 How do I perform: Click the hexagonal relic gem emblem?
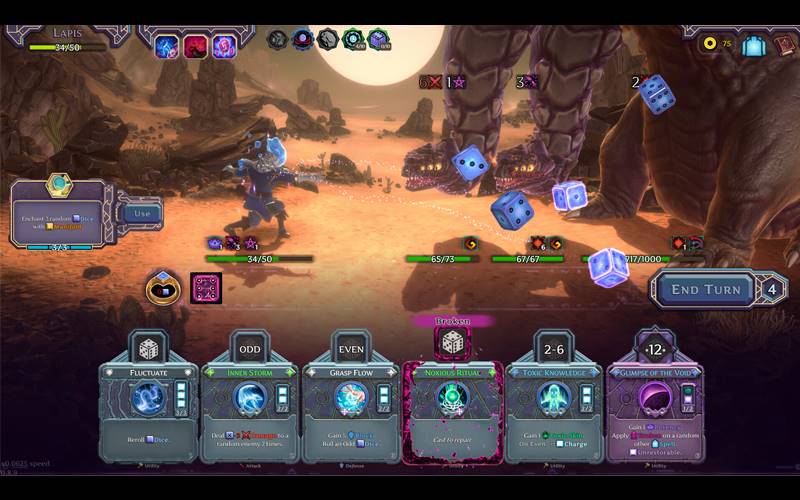click(59, 185)
